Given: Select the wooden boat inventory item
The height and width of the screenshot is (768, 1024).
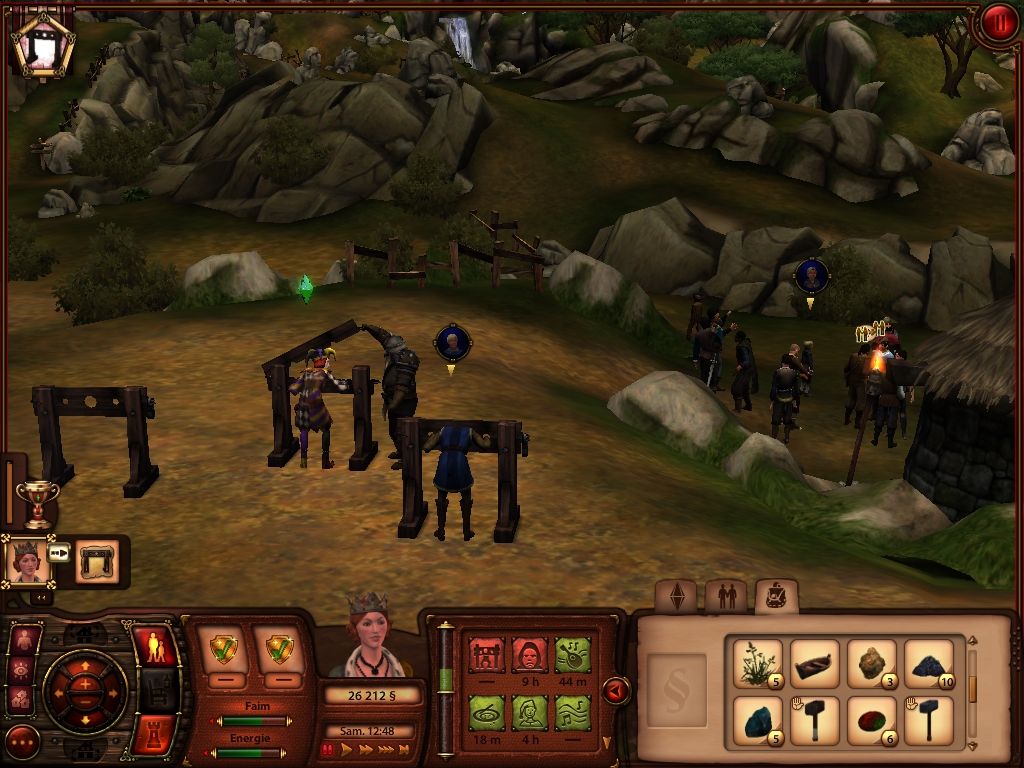Looking at the screenshot, I should click(815, 663).
